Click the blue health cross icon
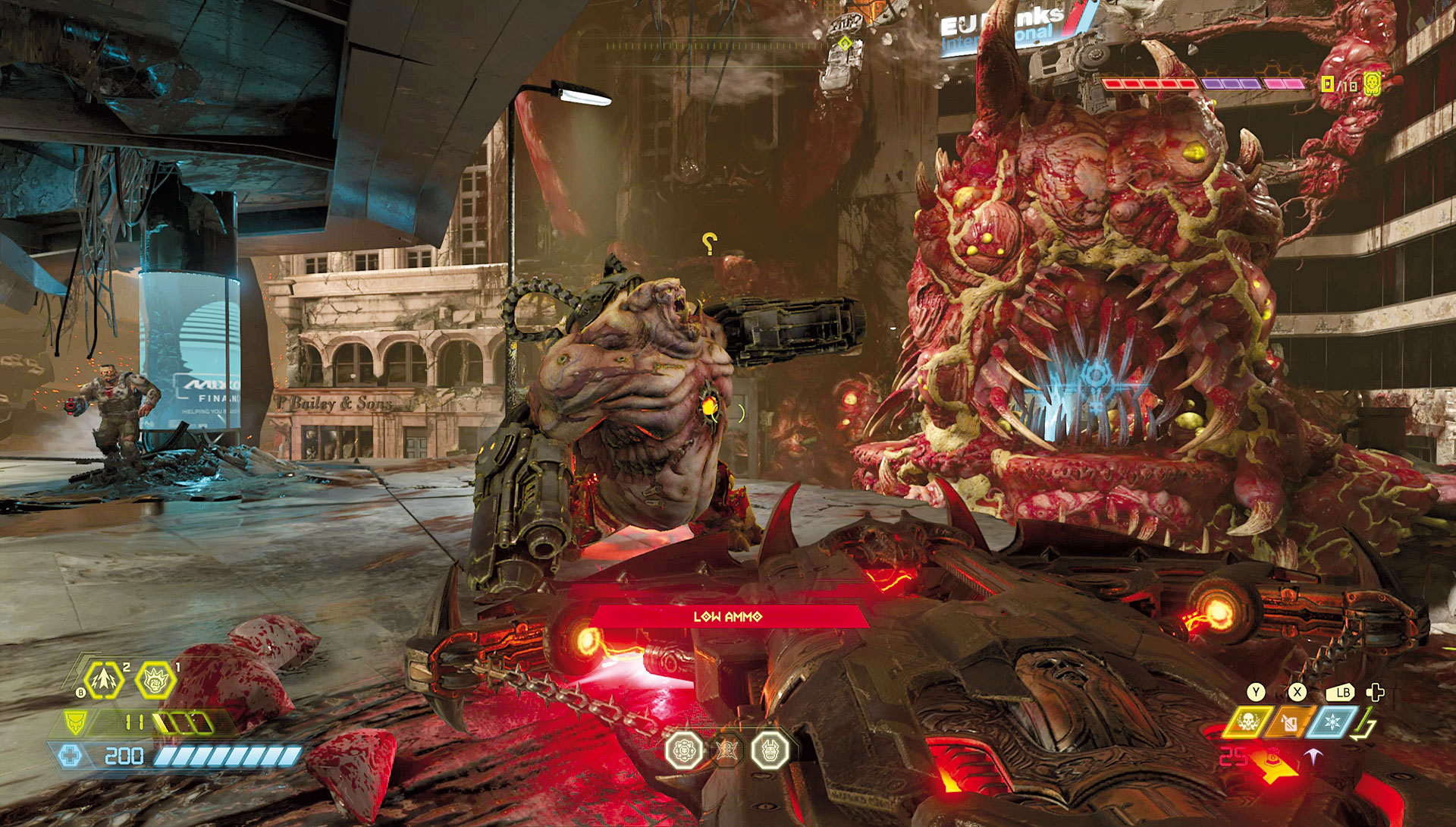Image resolution: width=1456 pixels, height=827 pixels. [x=70, y=756]
